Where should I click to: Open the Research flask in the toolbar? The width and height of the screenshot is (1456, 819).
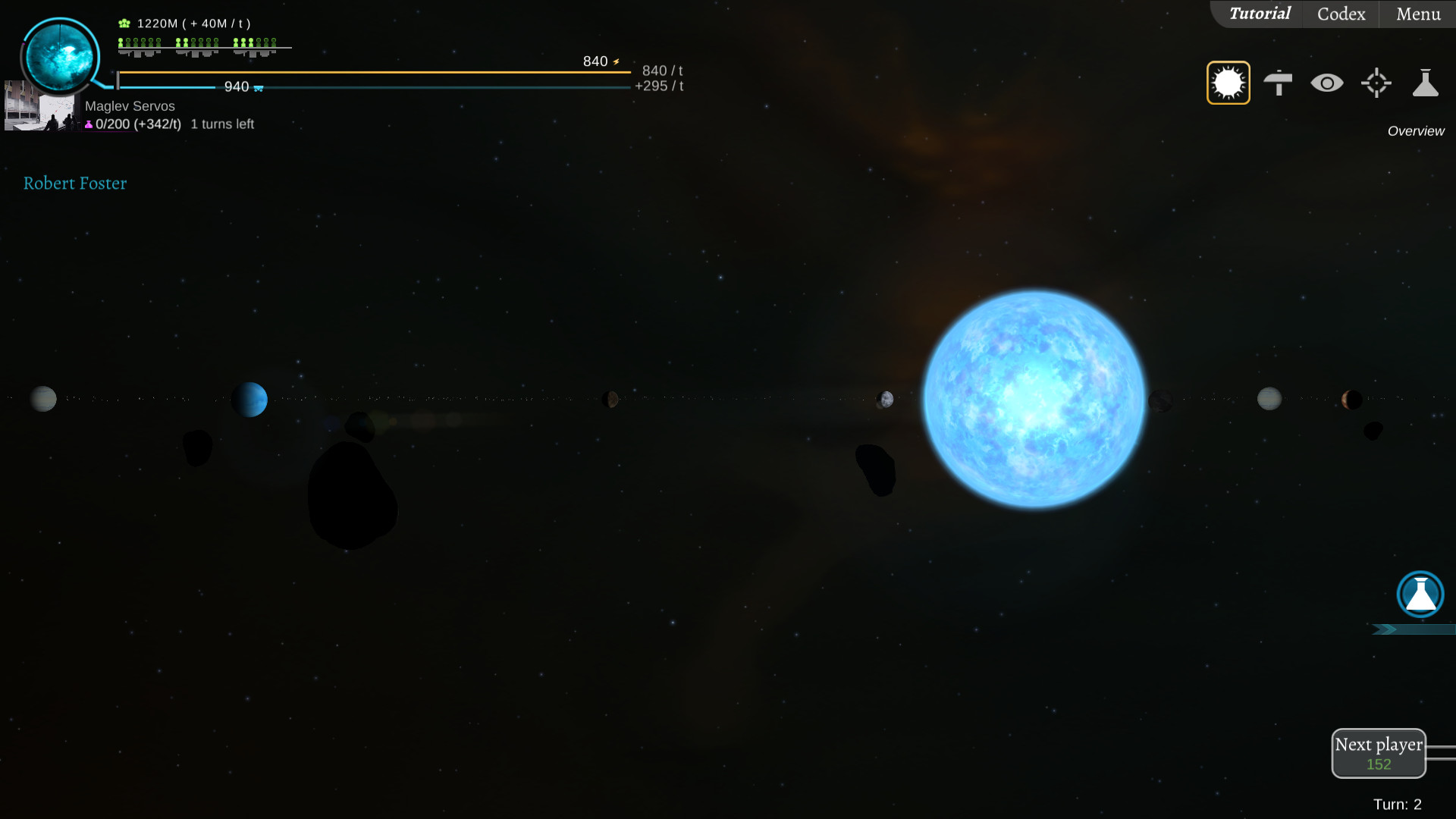tap(1426, 82)
